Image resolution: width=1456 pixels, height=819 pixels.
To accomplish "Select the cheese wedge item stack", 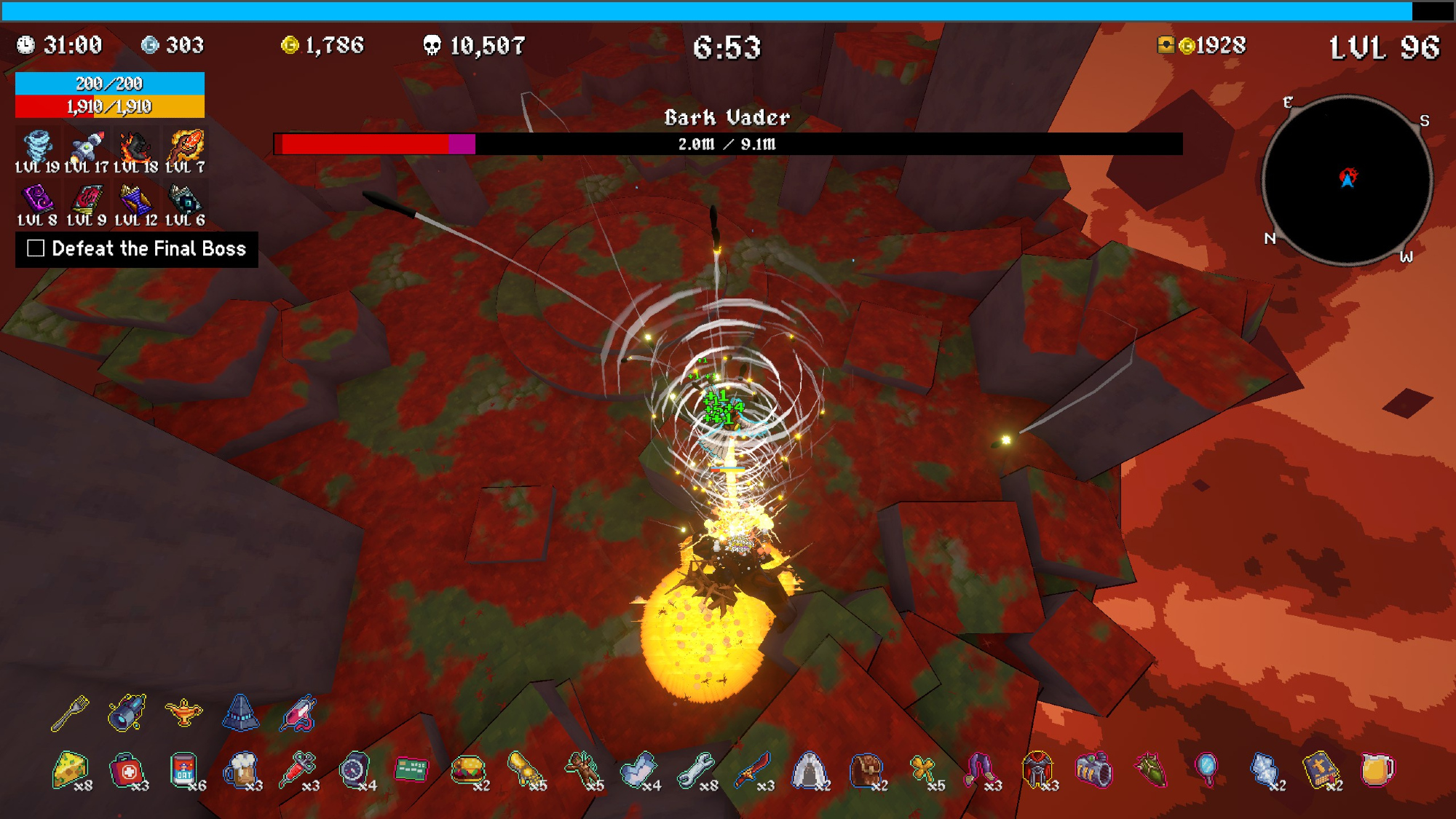I will click(x=70, y=769).
